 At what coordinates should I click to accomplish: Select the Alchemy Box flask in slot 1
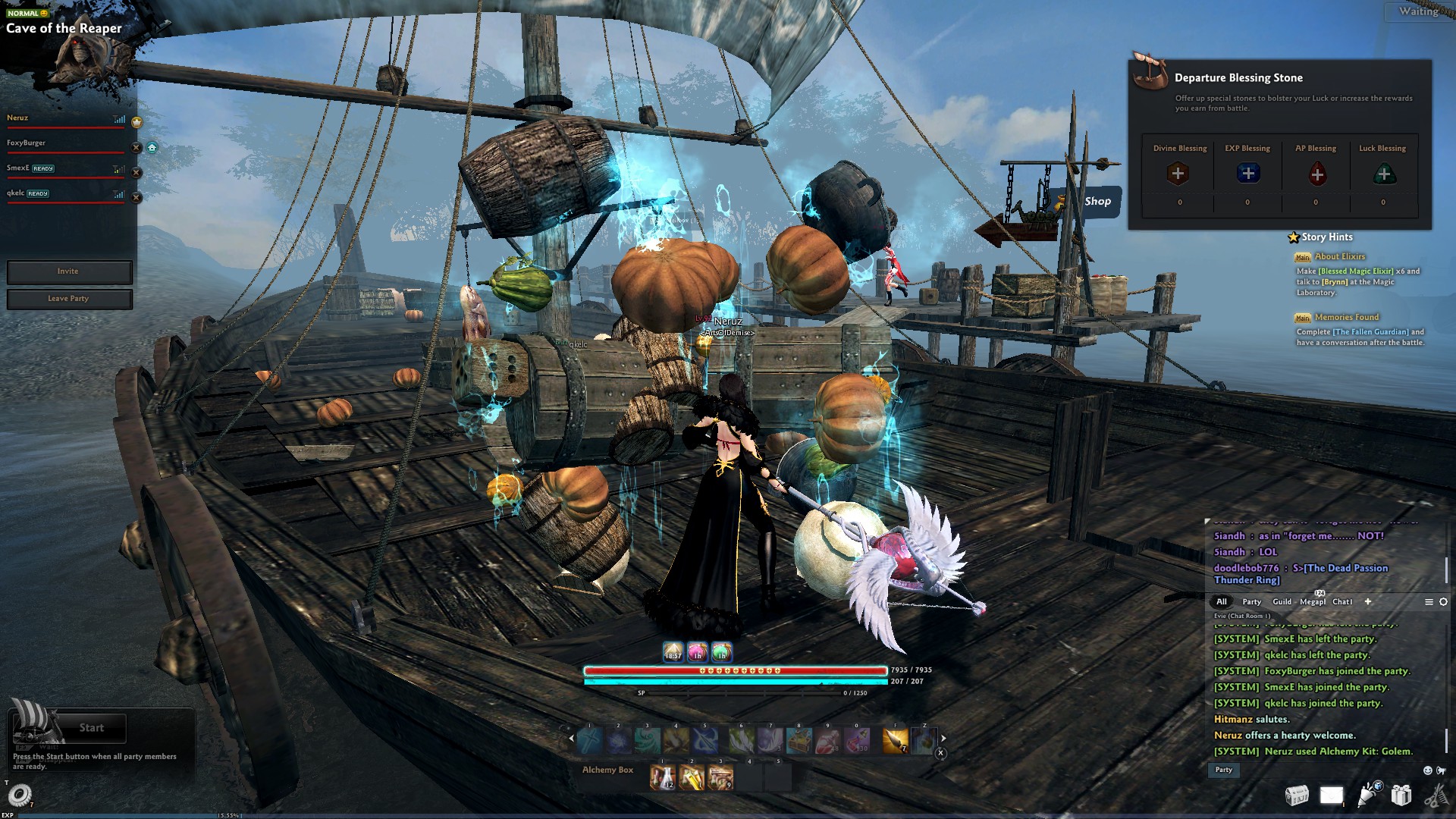[661, 777]
